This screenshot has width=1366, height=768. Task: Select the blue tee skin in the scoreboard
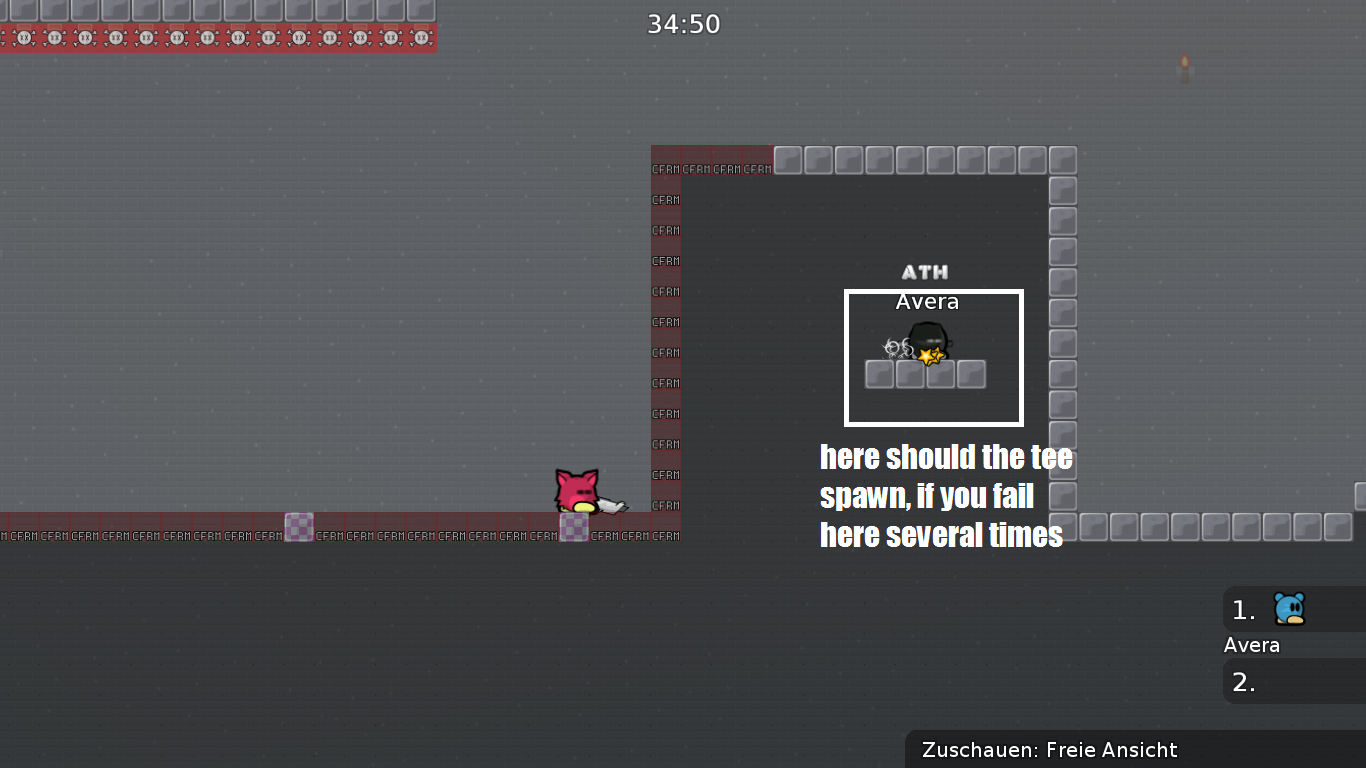pyautogui.click(x=1290, y=609)
